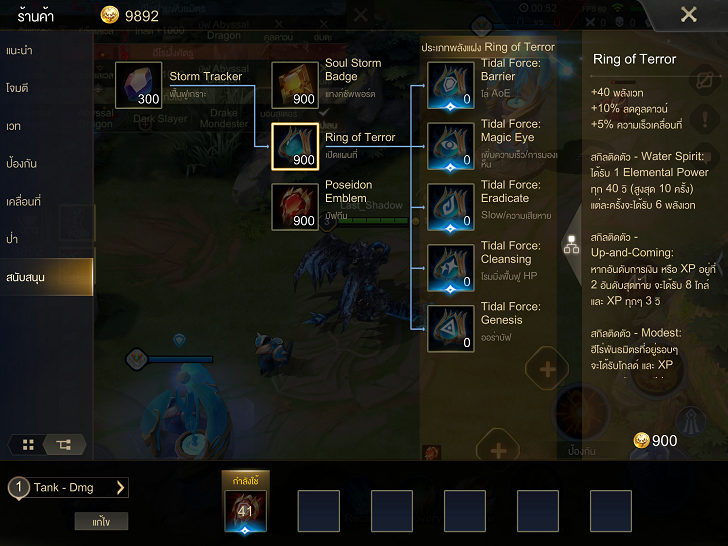Close the shop window
The width and height of the screenshot is (728, 546).
click(x=688, y=15)
